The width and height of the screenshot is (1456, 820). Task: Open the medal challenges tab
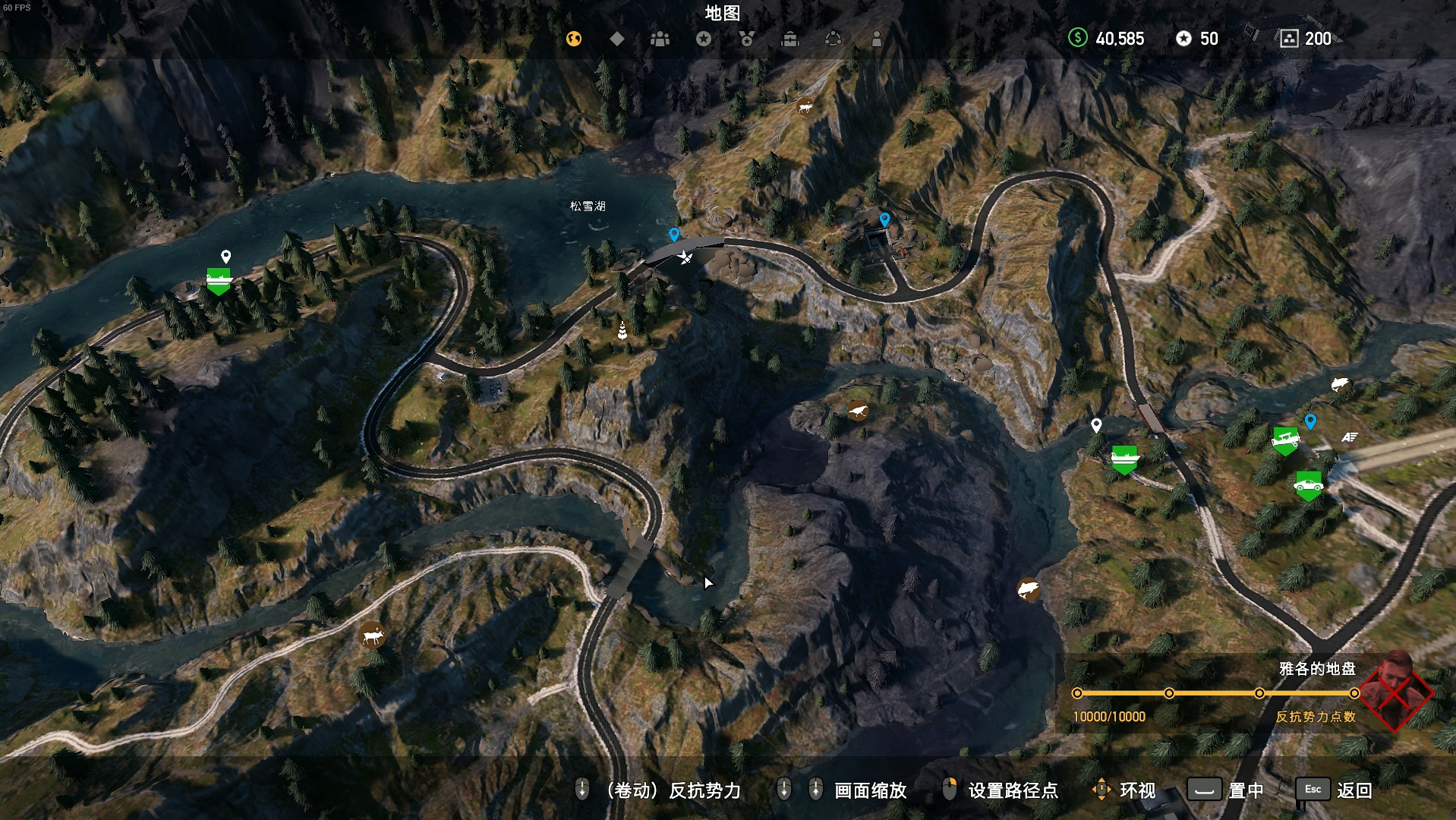tap(747, 39)
